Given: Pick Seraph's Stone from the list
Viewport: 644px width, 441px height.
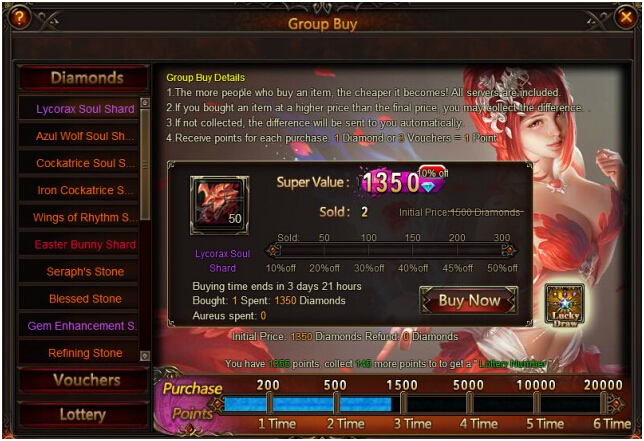Looking at the screenshot, I should point(85,271).
